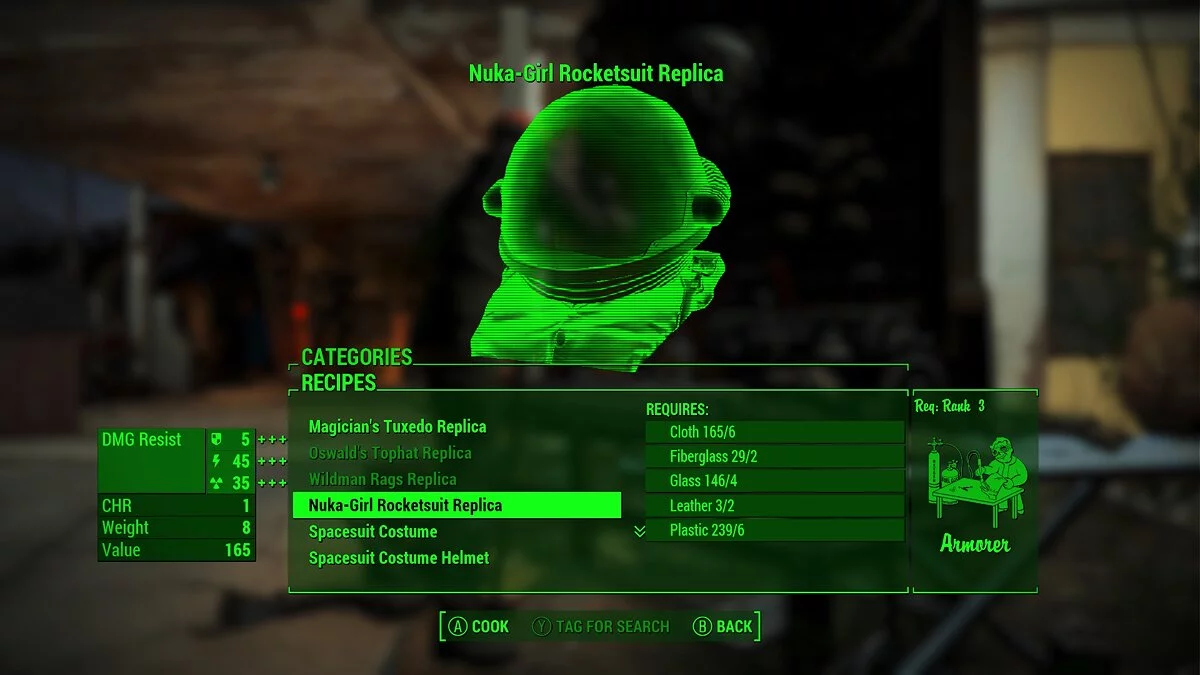This screenshot has height=675, width=1200.
Task: Go back with the Back button
Action: pyautogui.click(x=722, y=627)
